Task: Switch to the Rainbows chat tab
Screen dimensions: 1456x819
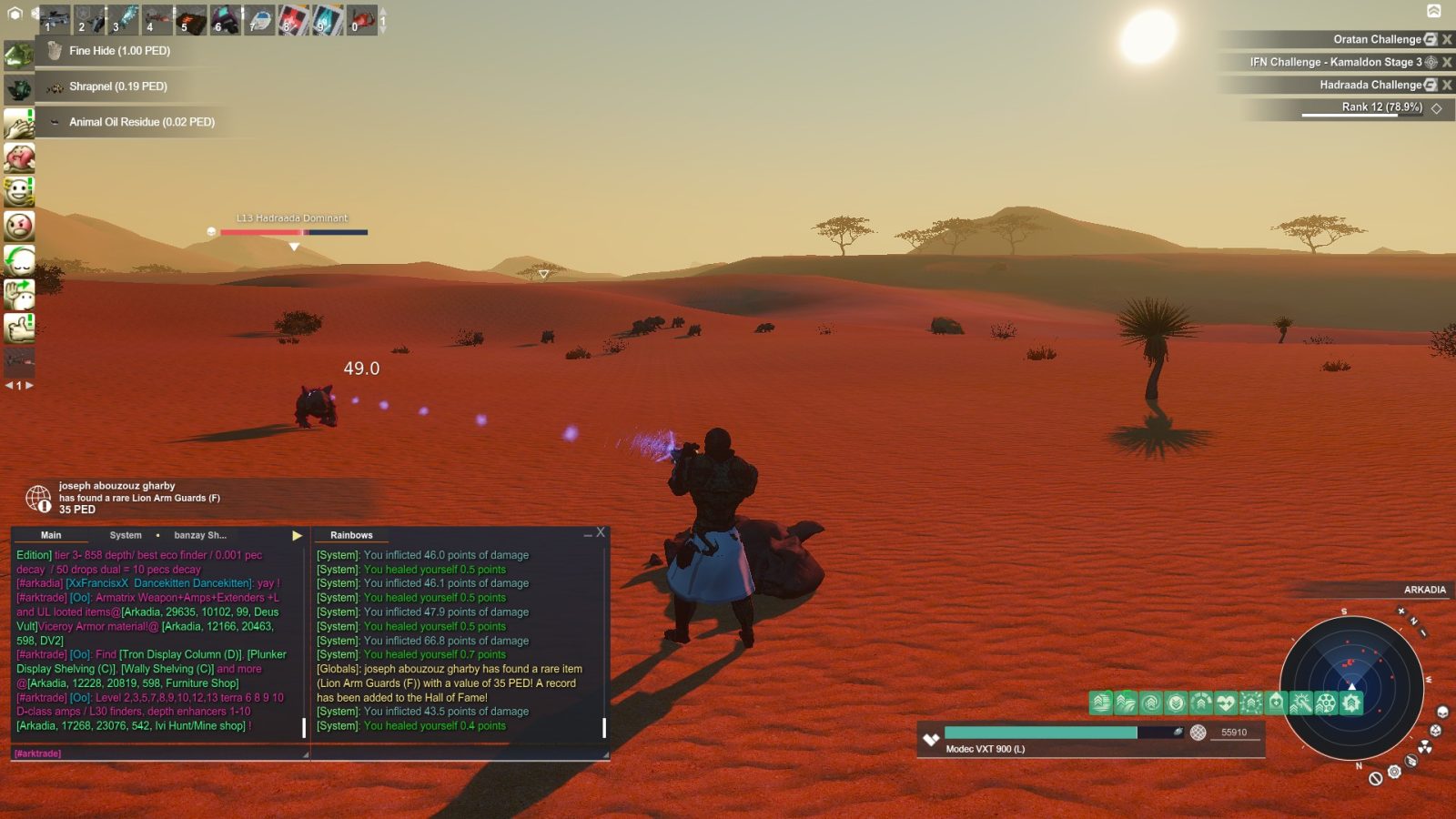Action: coord(354,535)
